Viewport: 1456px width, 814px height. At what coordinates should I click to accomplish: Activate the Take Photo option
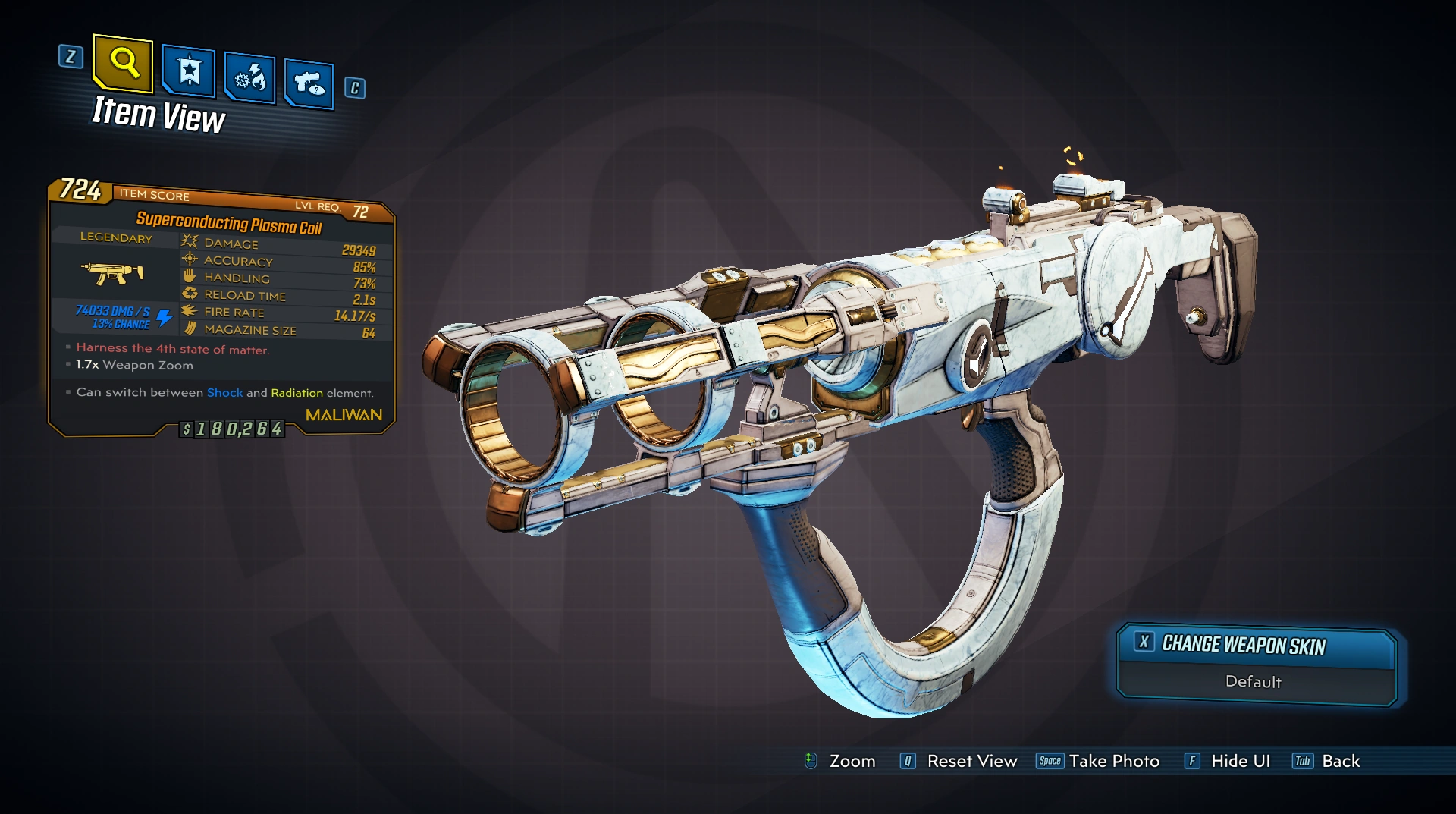pyautogui.click(x=1113, y=761)
